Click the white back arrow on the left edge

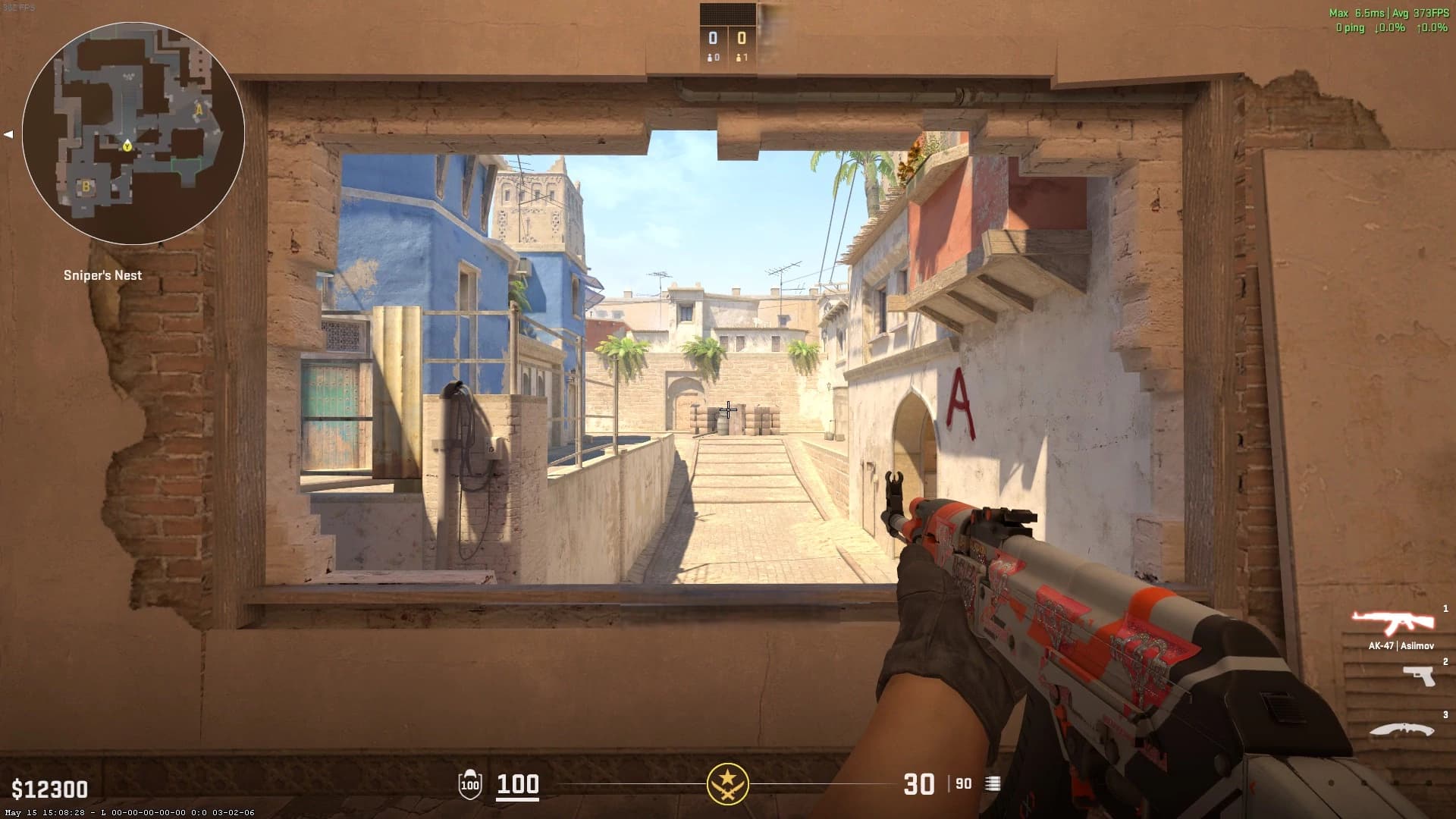click(9, 134)
